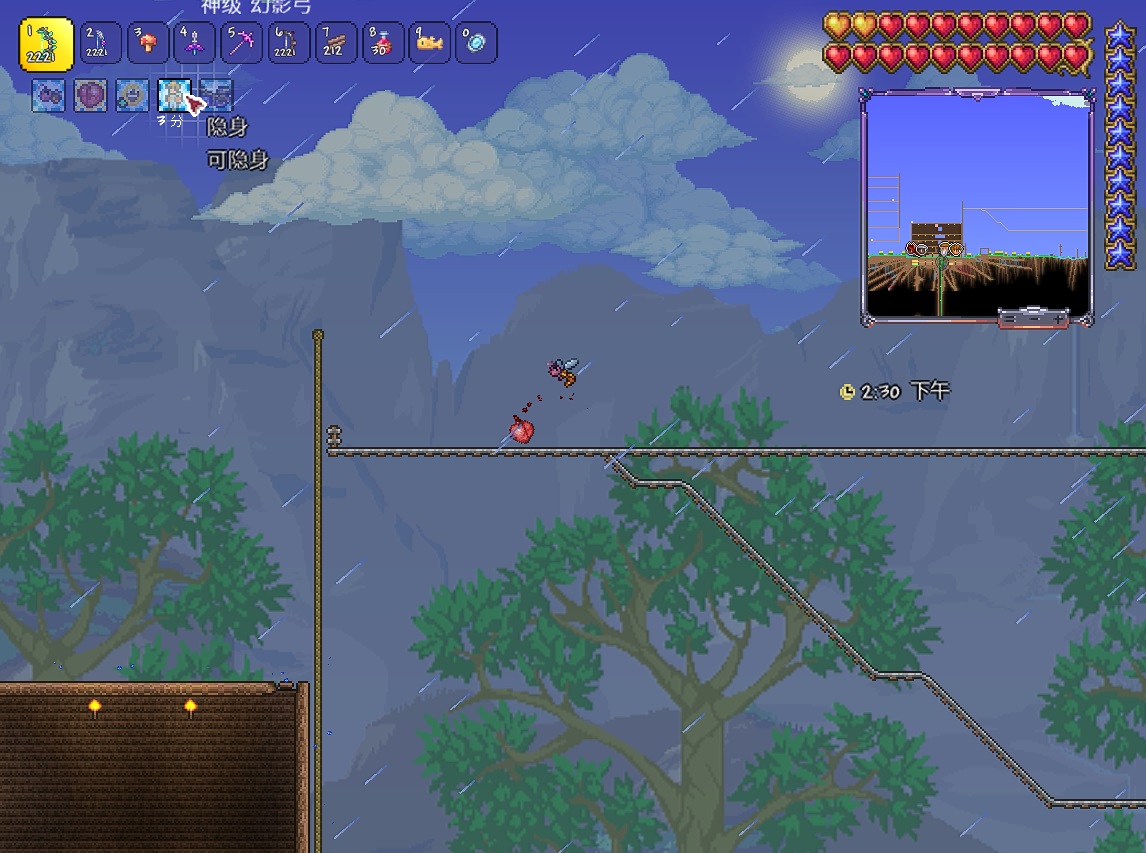The image size is (1146, 853).
Task: Click the smiley face buff icon
Action: tap(132, 95)
